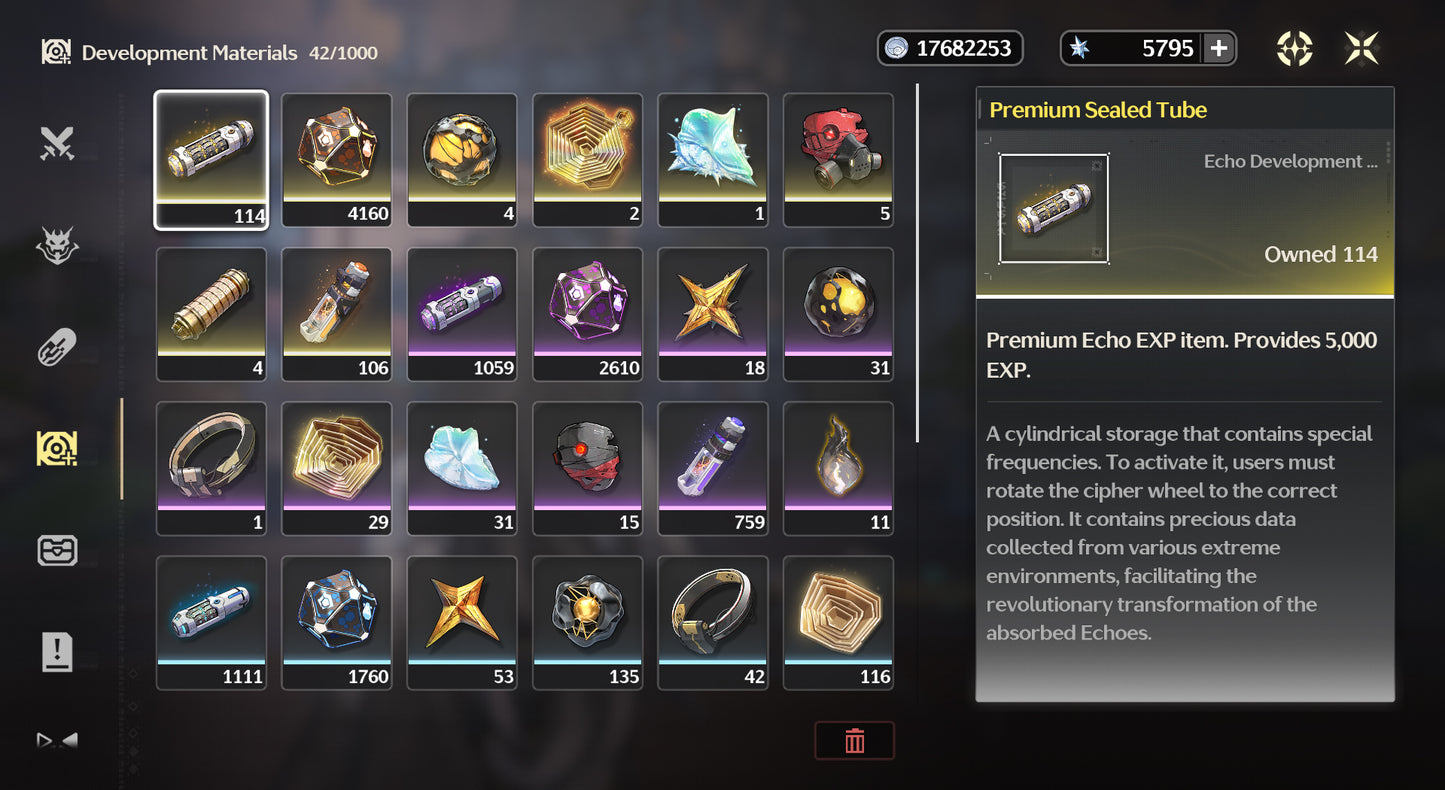Select the Enemy Materials tab icon
Image resolution: width=1445 pixels, height=790 pixels.
57,243
